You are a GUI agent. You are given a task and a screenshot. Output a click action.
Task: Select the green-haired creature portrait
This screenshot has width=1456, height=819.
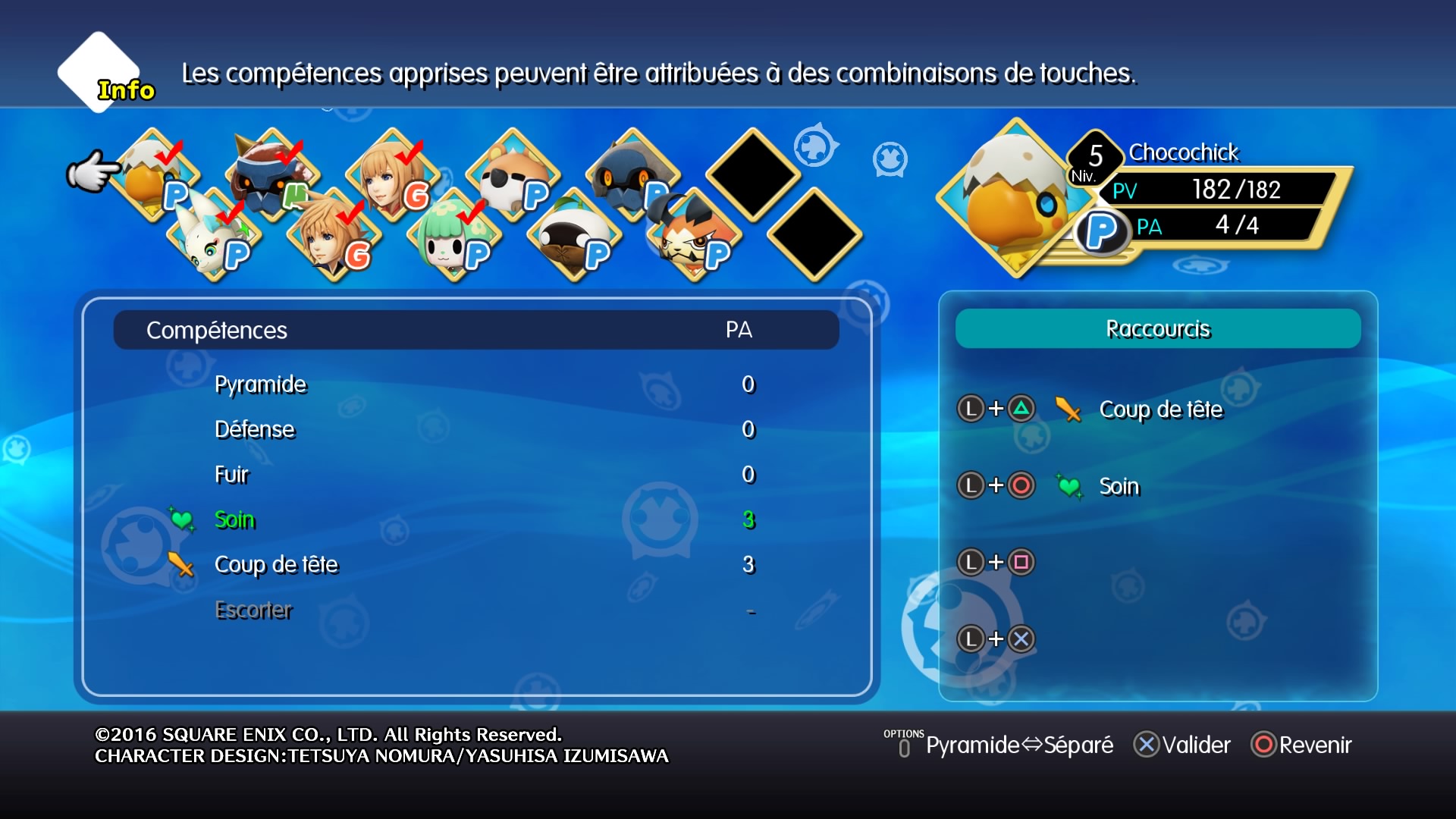point(450,237)
